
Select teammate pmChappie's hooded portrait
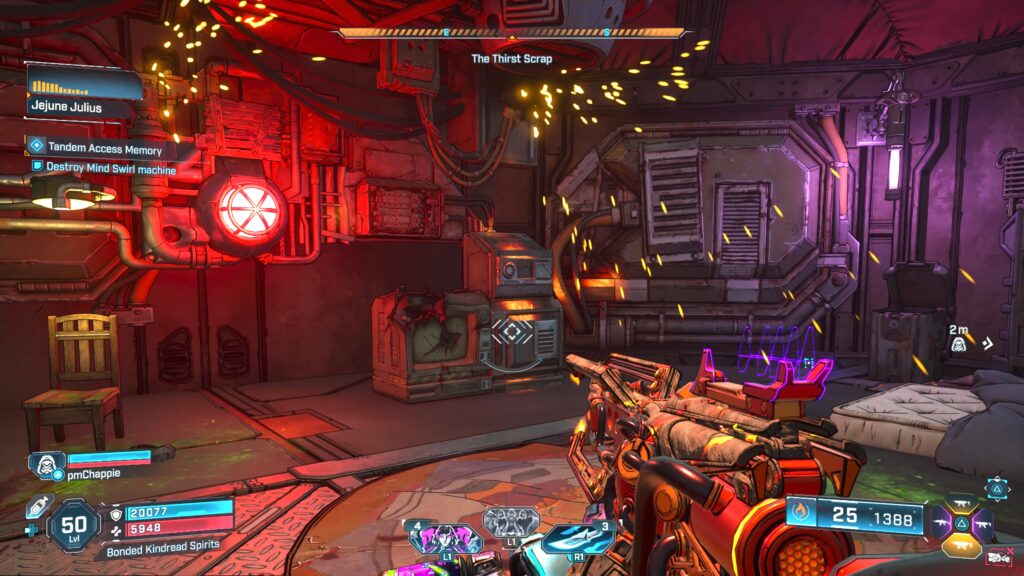tap(45, 465)
